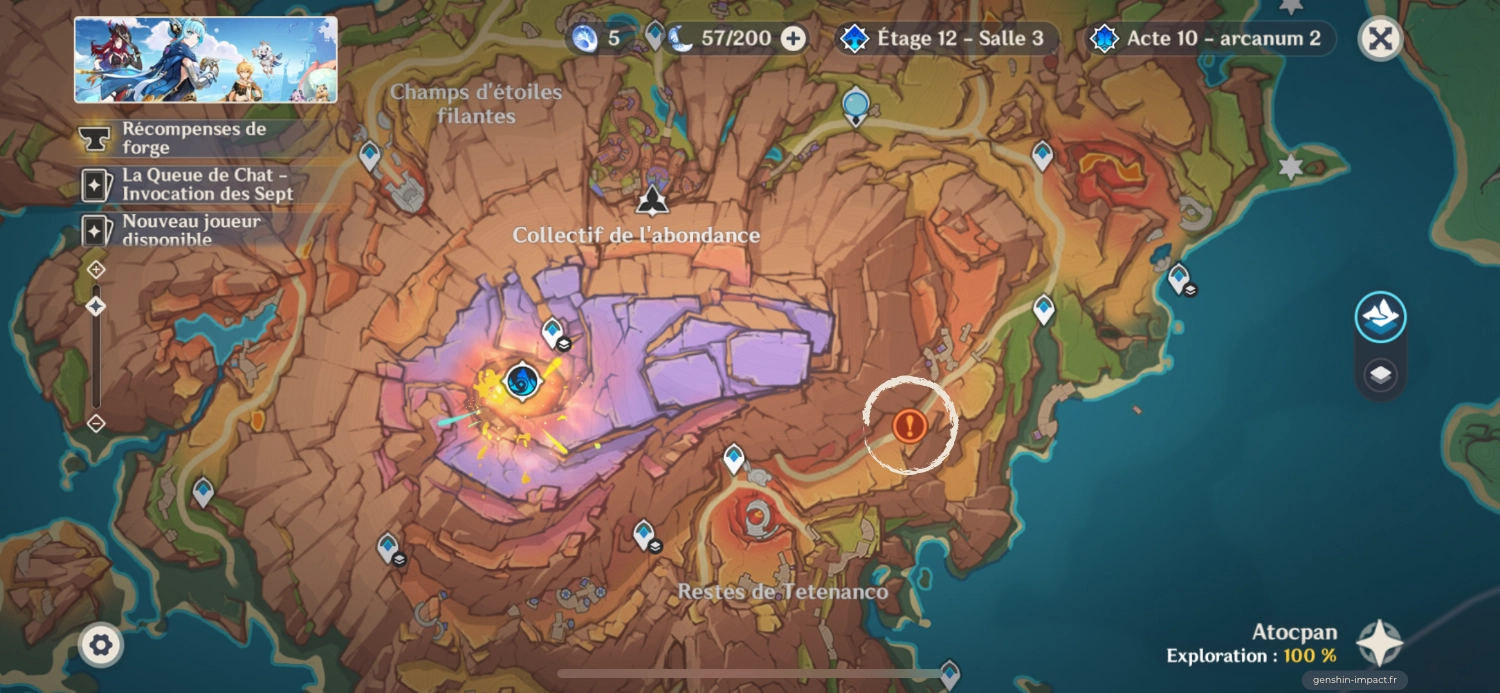Open the Atocpan exploration compass star

tap(1380, 643)
